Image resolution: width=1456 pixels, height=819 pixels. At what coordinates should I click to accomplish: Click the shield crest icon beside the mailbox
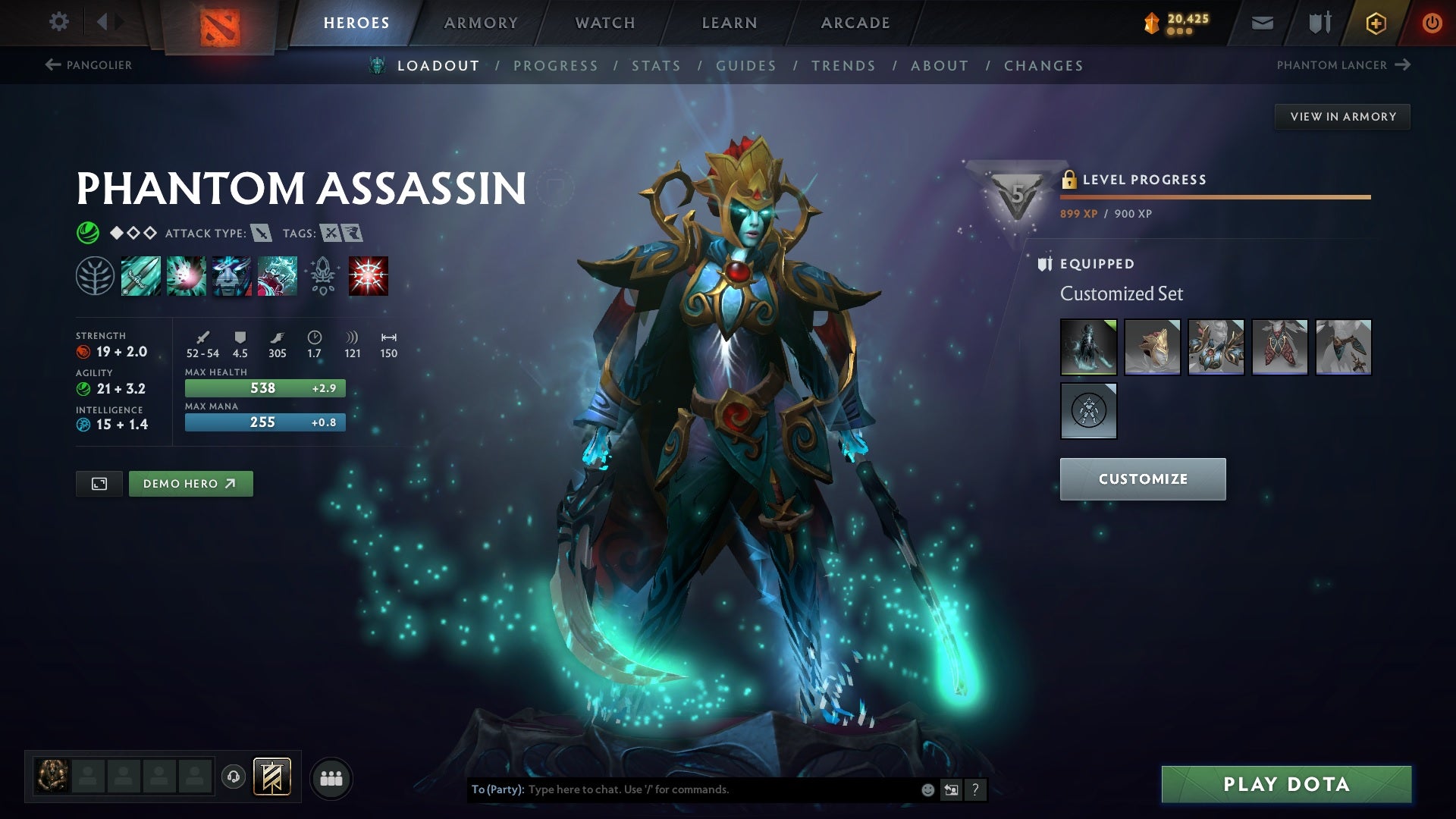(x=1319, y=22)
